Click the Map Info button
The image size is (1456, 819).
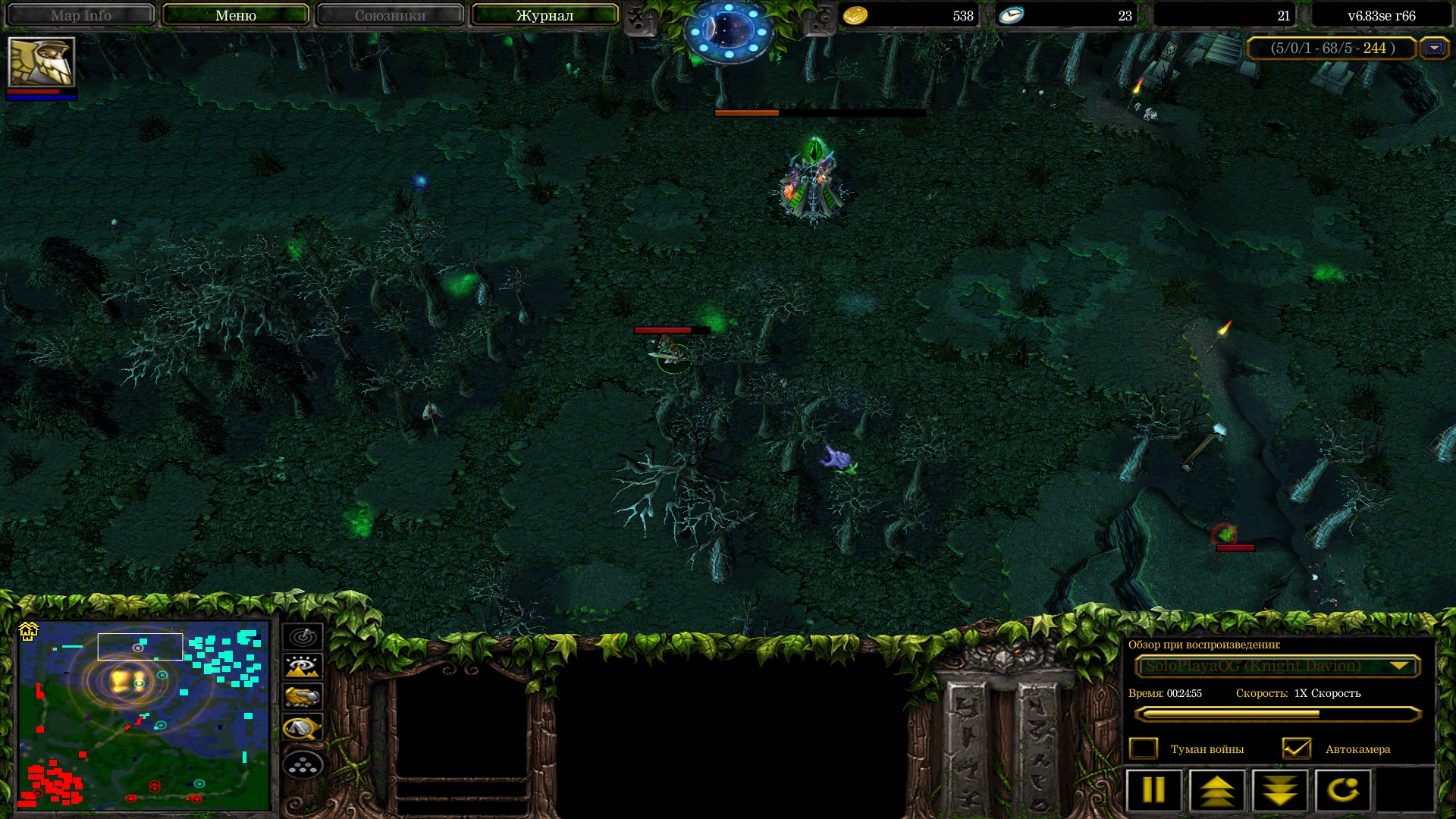pos(80,15)
